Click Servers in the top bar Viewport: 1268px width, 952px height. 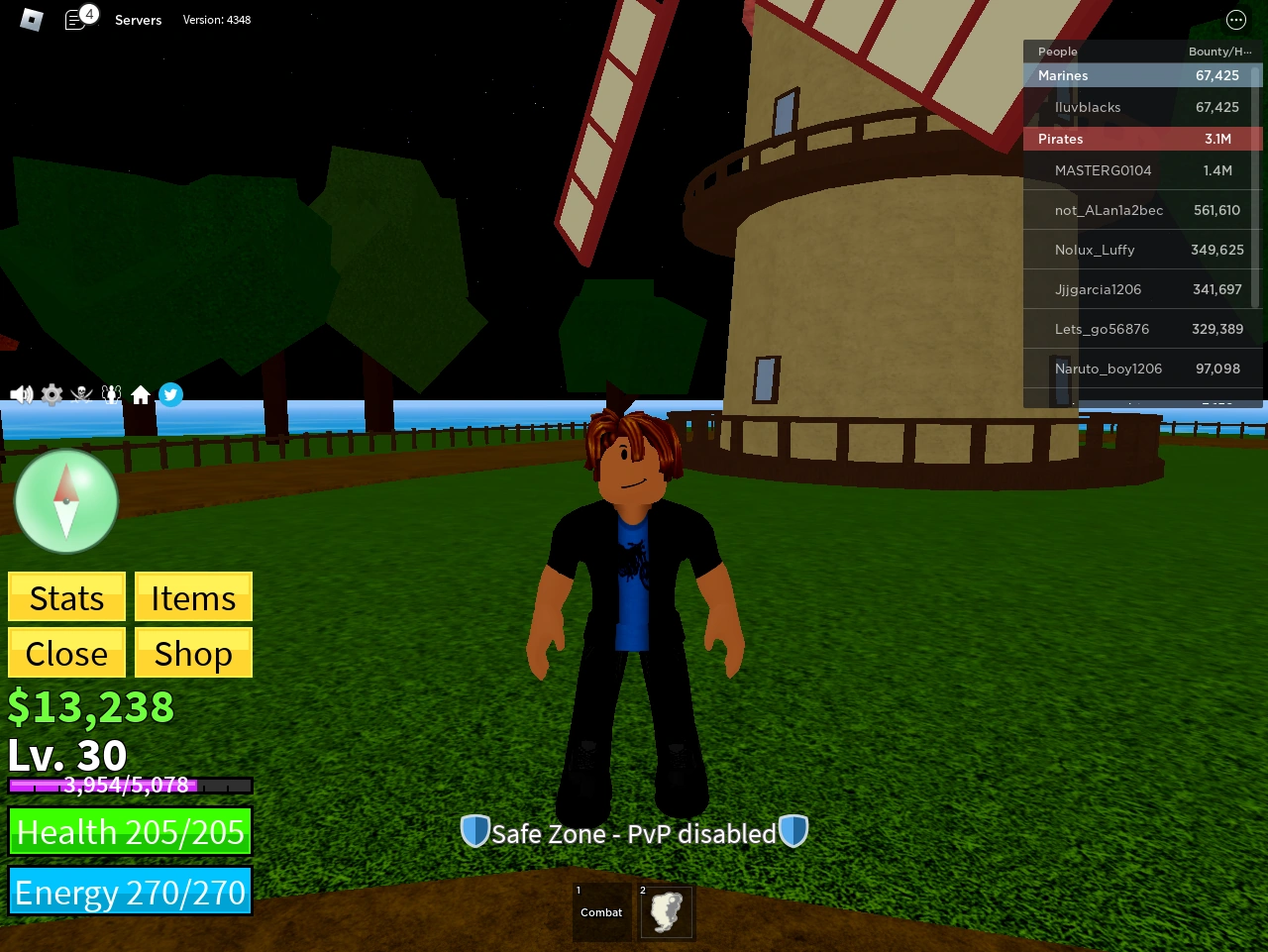click(x=138, y=20)
